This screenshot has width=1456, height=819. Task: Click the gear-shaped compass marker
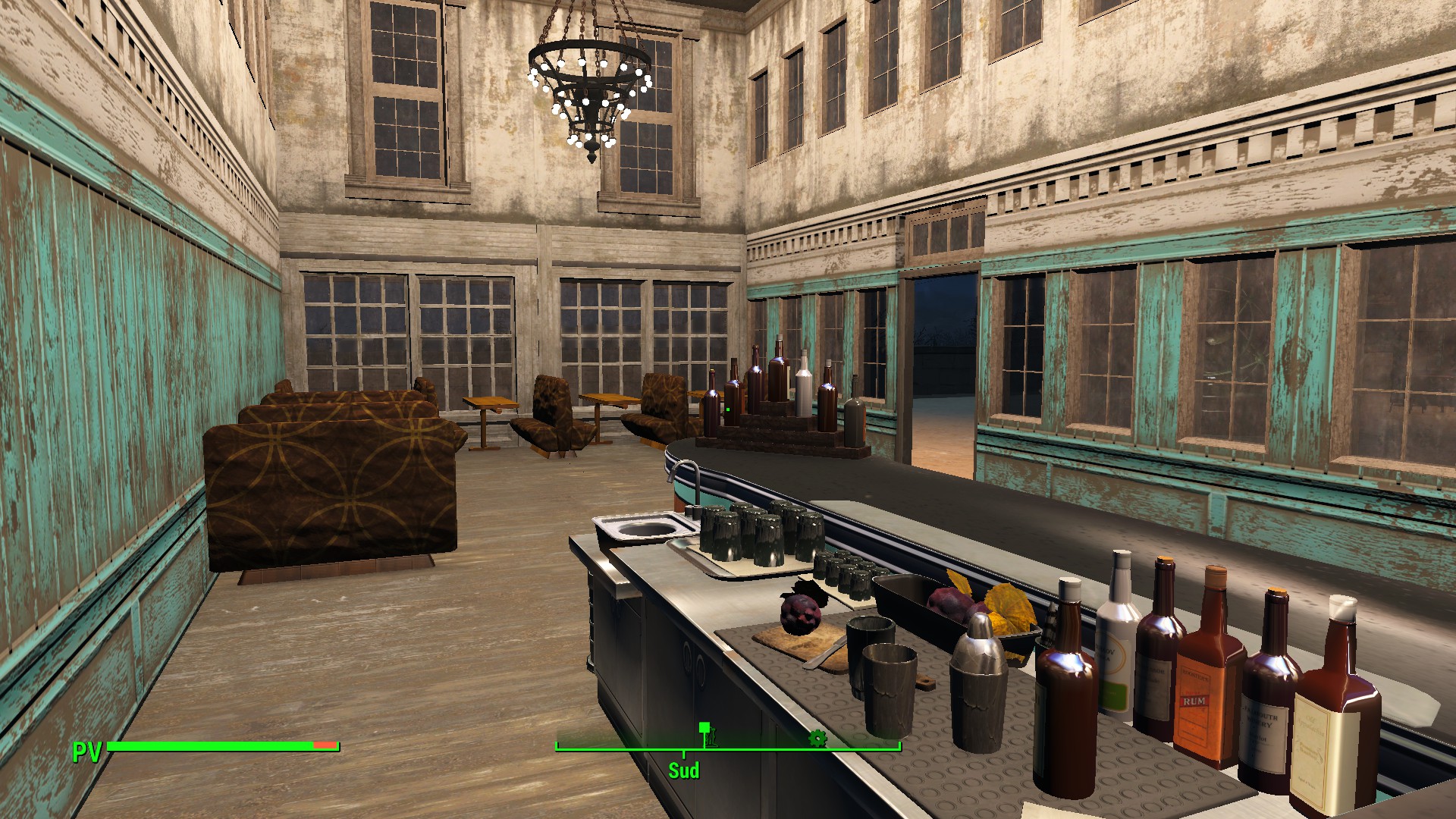(x=817, y=738)
